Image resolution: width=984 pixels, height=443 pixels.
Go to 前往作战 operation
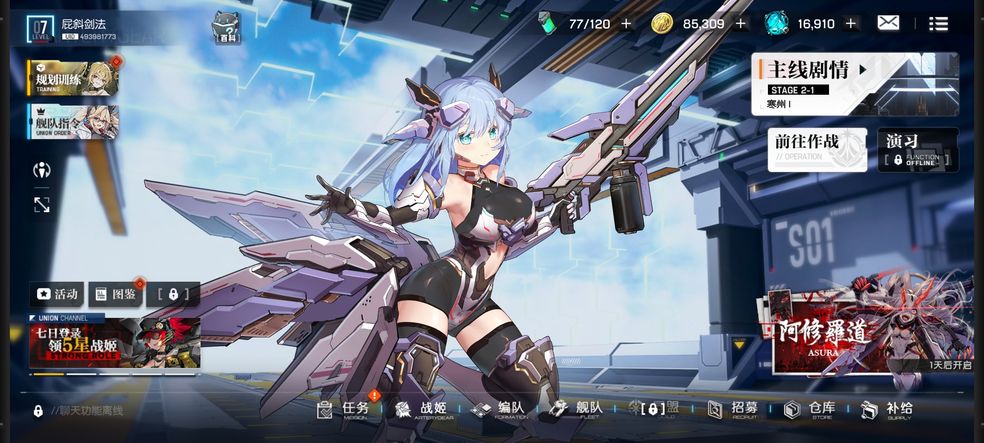click(817, 147)
